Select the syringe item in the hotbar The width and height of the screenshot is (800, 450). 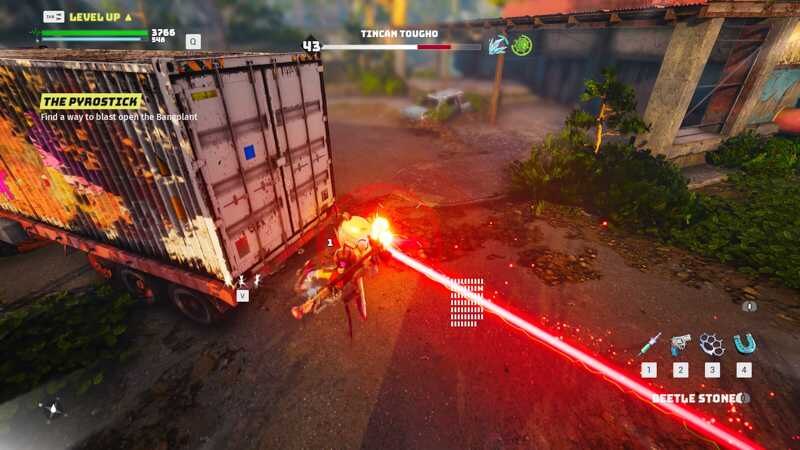coord(649,345)
